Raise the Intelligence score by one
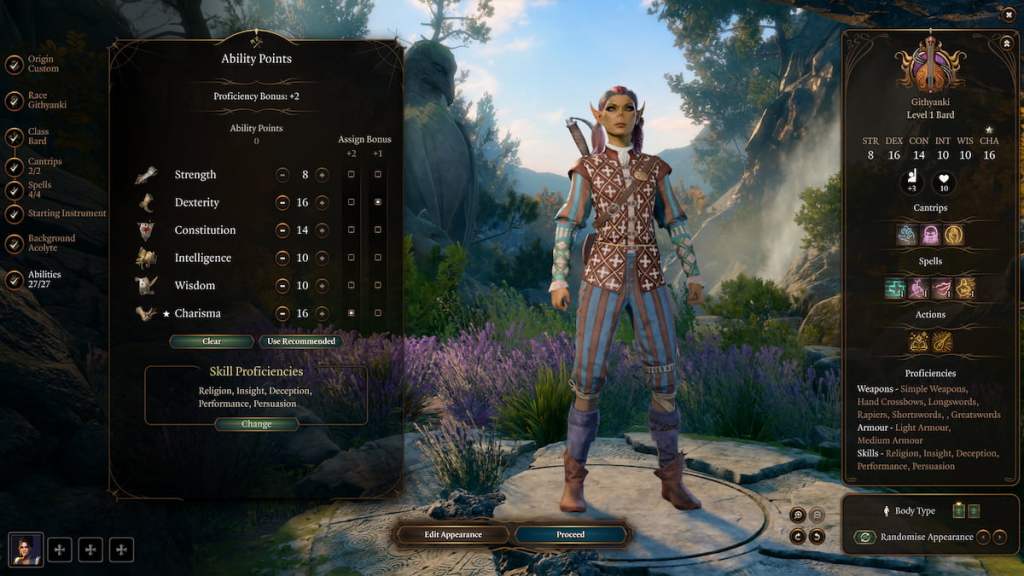This screenshot has height=576, width=1024. coord(322,258)
